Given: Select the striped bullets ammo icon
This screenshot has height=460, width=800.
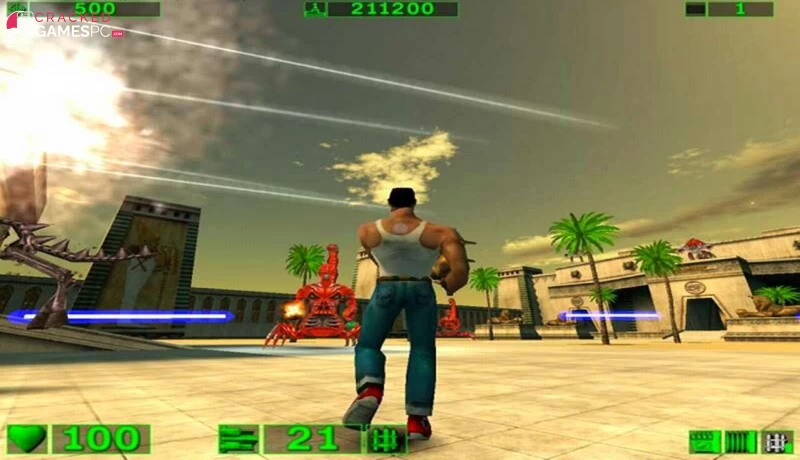Looking at the screenshot, I should (741, 441).
